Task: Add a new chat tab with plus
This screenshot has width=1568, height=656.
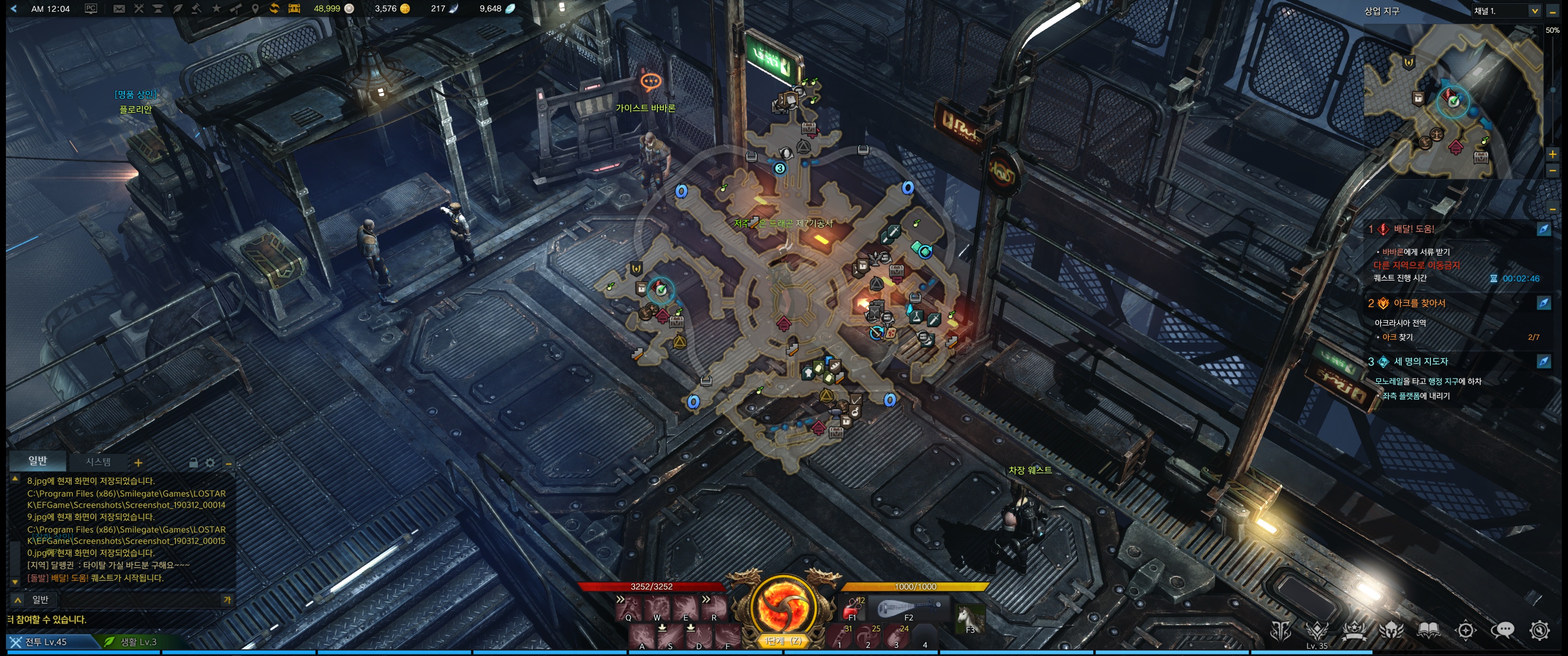Action: click(x=138, y=463)
